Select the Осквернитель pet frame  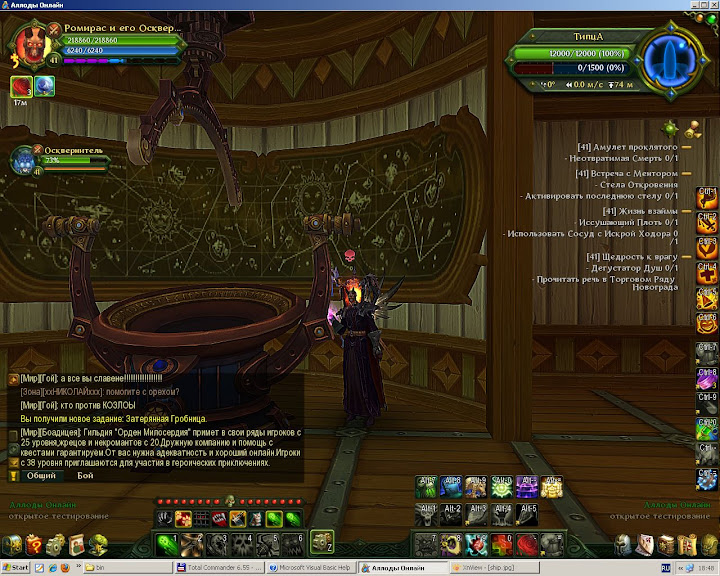coord(25,160)
